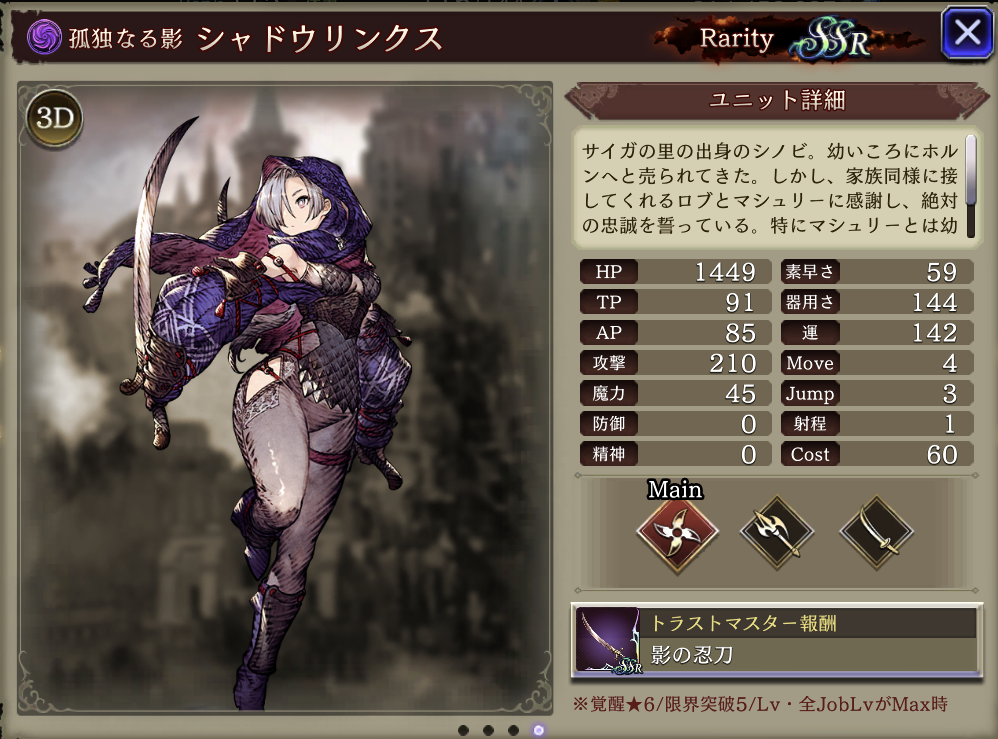Switch to the first page dot
Screen dimensions: 998x739
pyautogui.click(x=463, y=730)
